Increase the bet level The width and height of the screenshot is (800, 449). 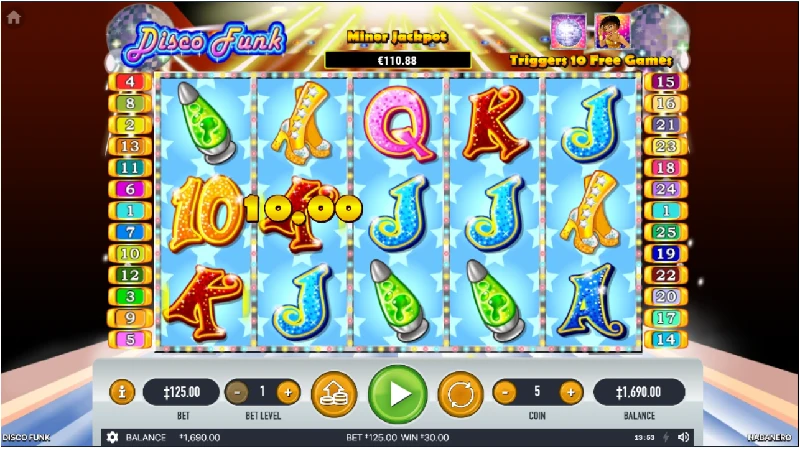287,392
